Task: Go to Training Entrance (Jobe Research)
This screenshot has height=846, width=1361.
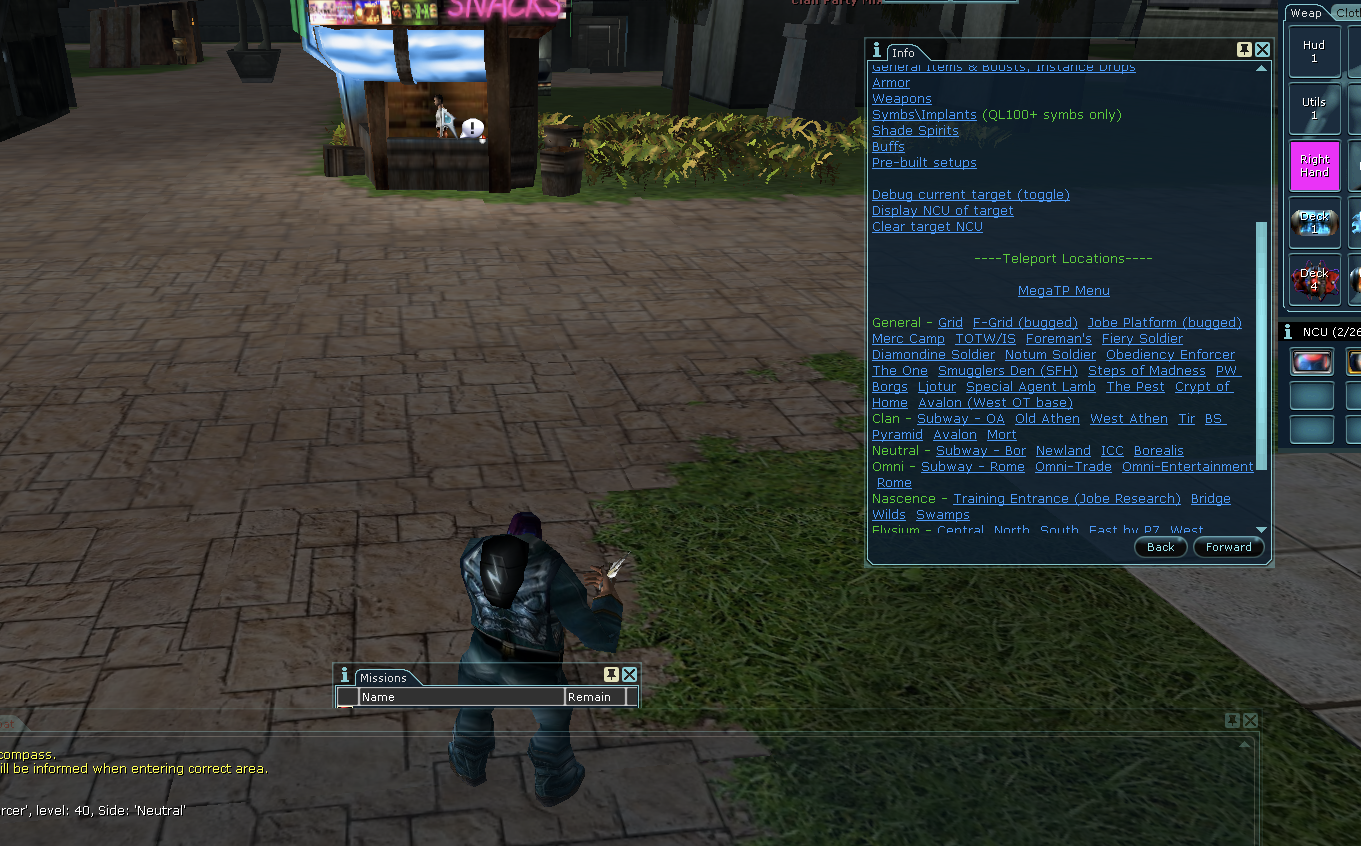Action: [x=1066, y=499]
